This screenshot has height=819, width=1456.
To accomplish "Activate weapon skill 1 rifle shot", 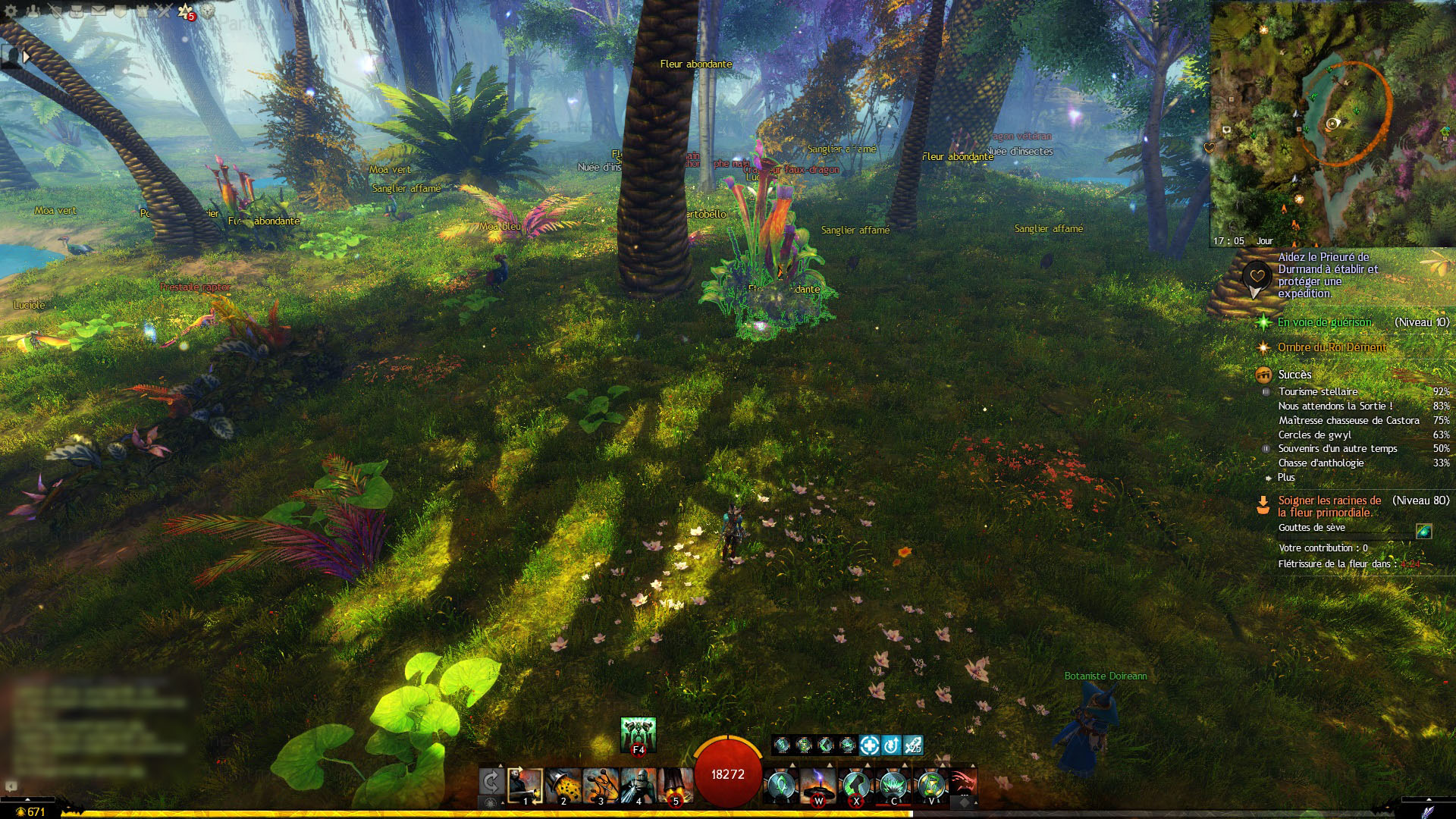I will (x=525, y=786).
